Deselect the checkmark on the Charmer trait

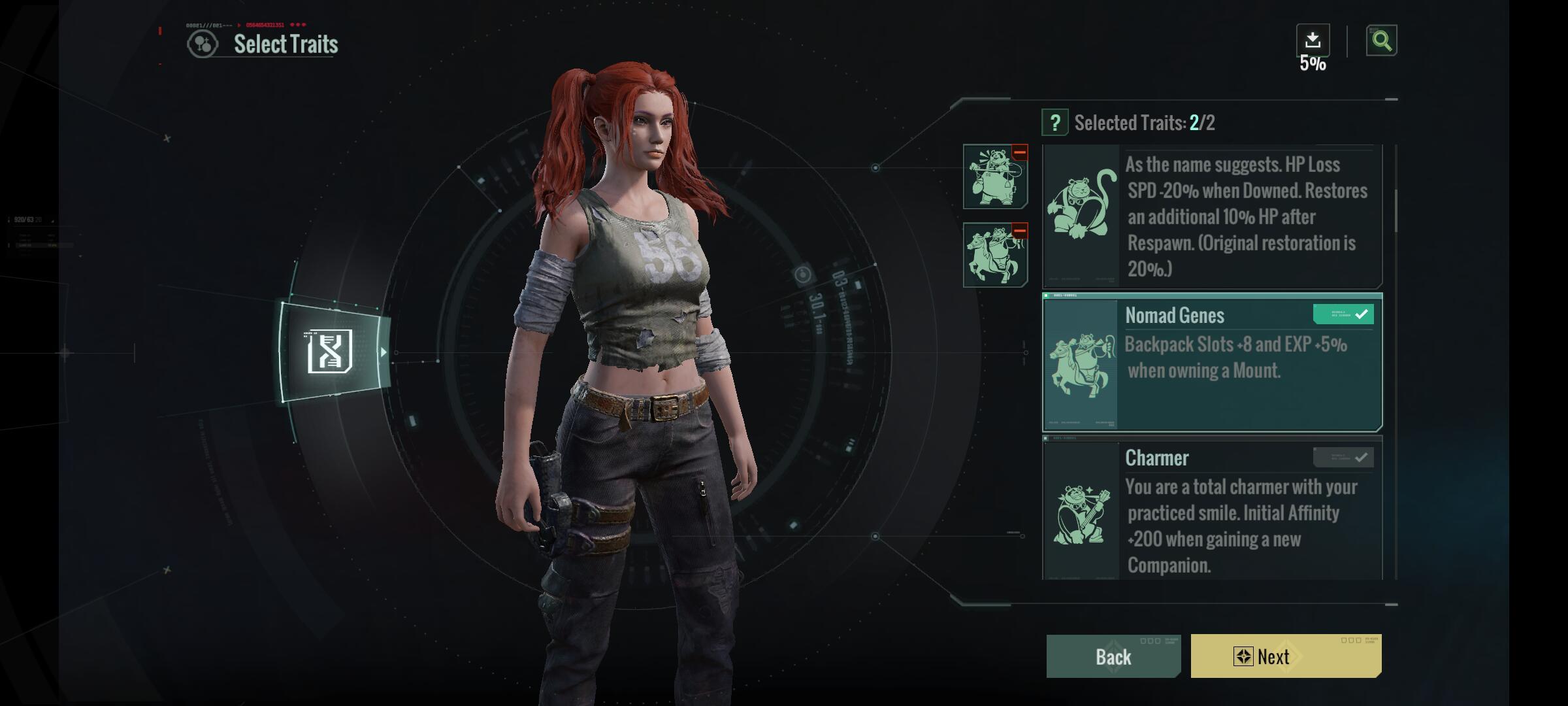pos(1344,456)
